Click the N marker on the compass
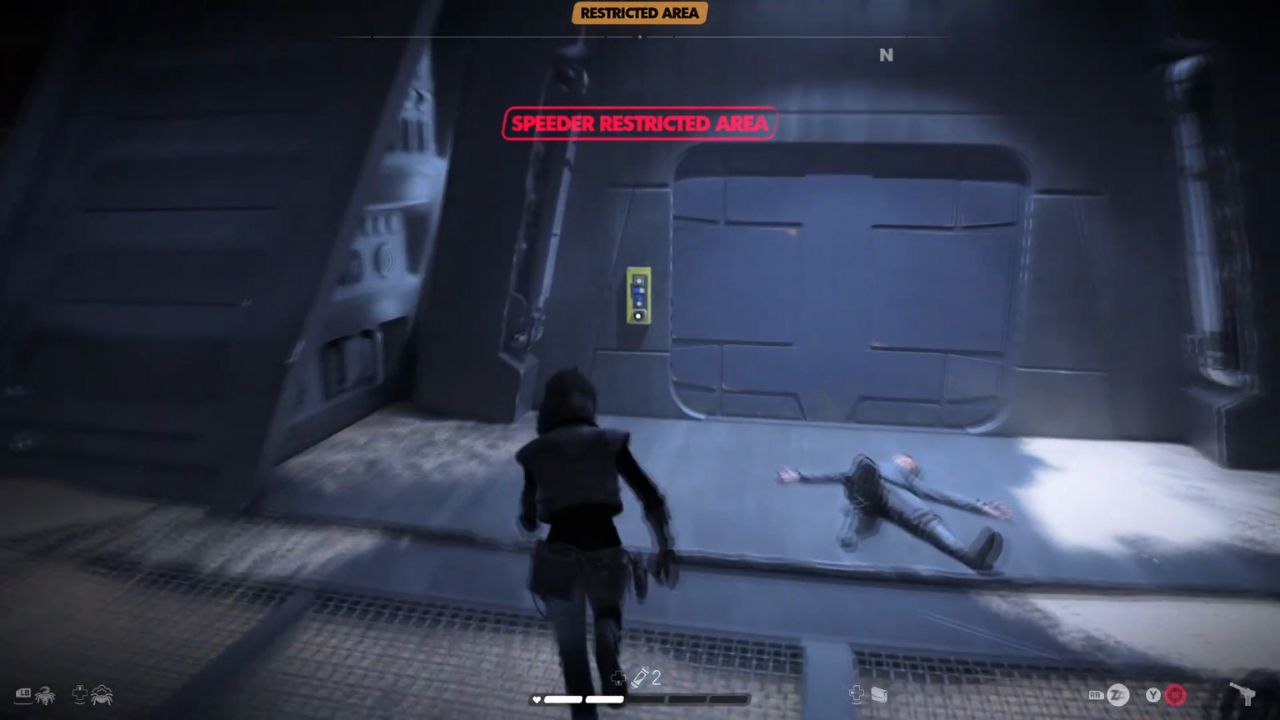1280x720 pixels. point(886,56)
